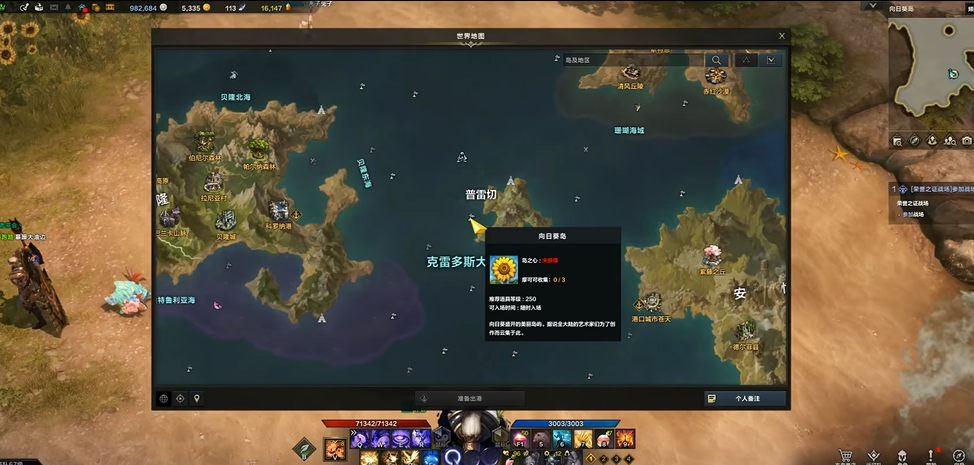This screenshot has width=974, height=465.
Task: Open the 个人备注 personal notes button
Action: pos(745,398)
